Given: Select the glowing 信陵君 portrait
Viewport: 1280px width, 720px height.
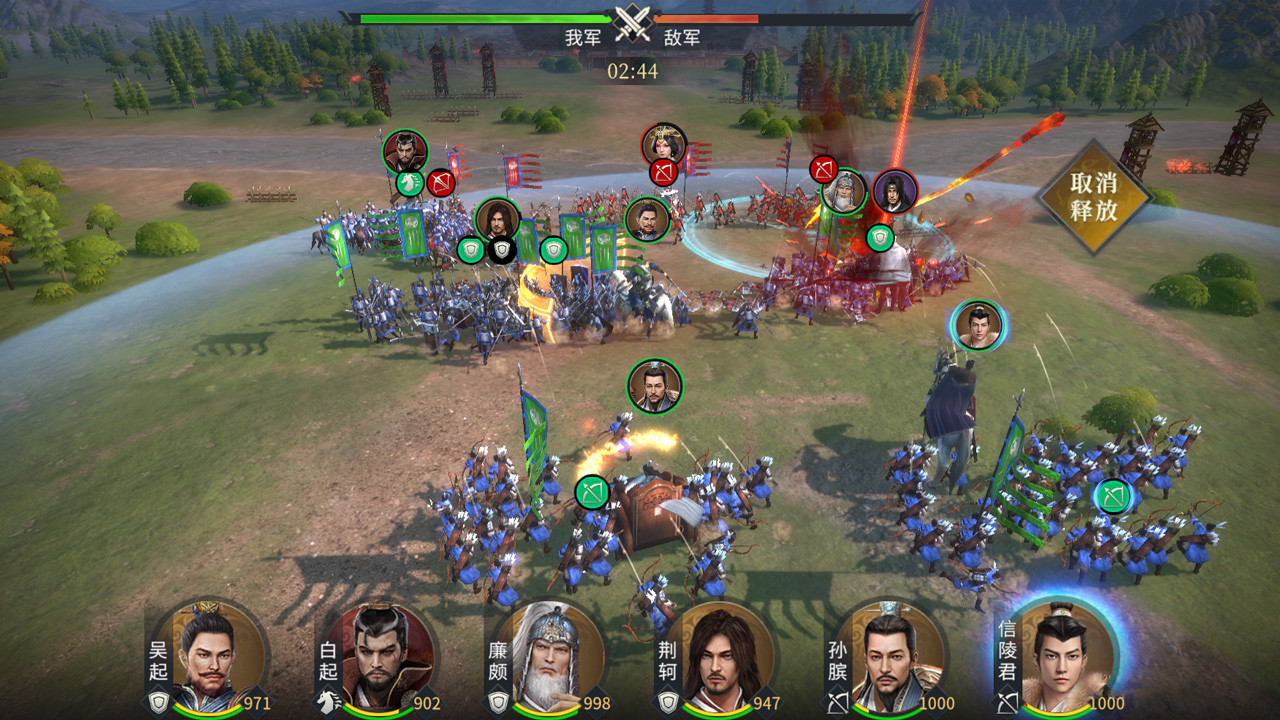Looking at the screenshot, I should (1060, 658).
